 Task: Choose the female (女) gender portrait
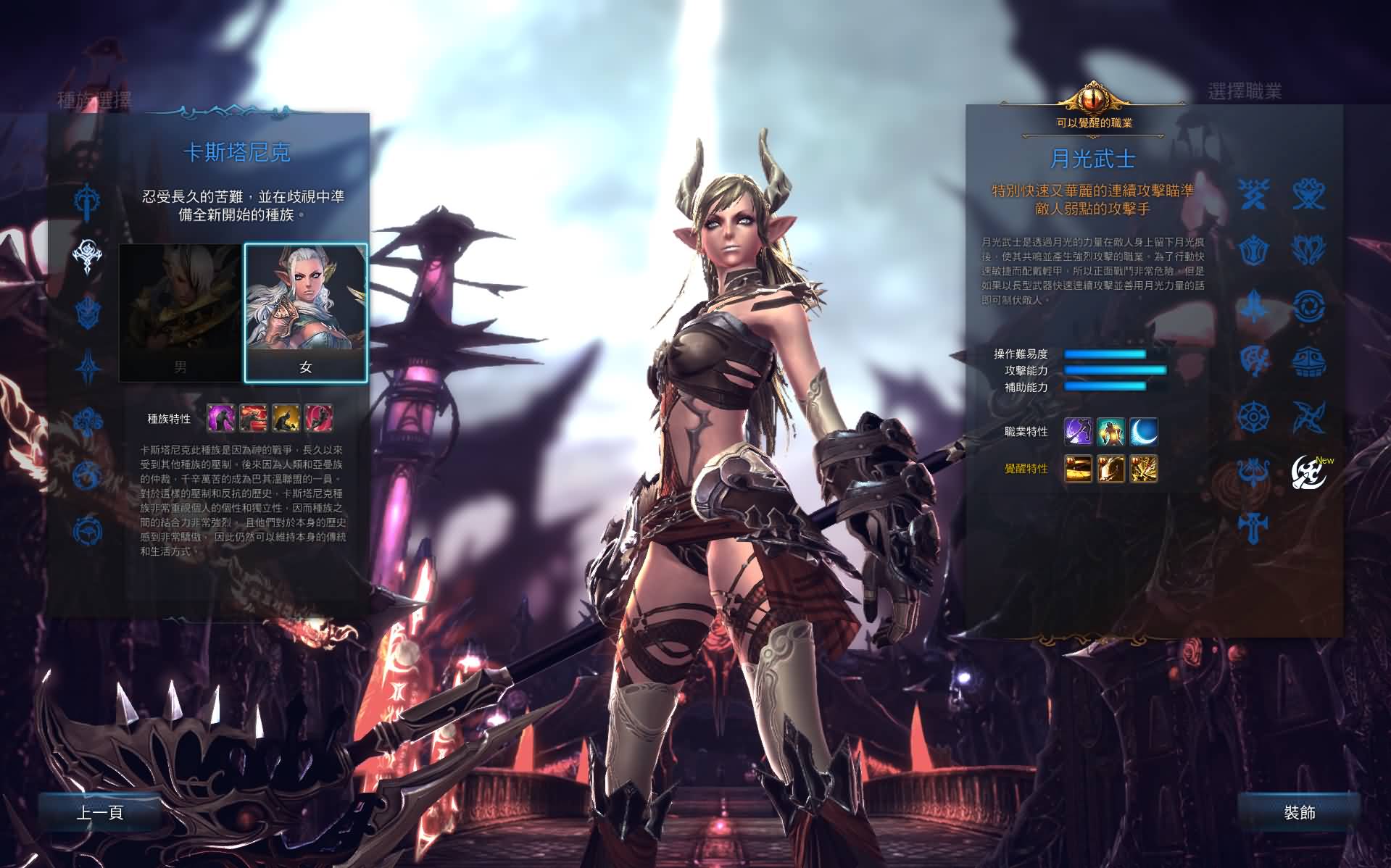306,313
